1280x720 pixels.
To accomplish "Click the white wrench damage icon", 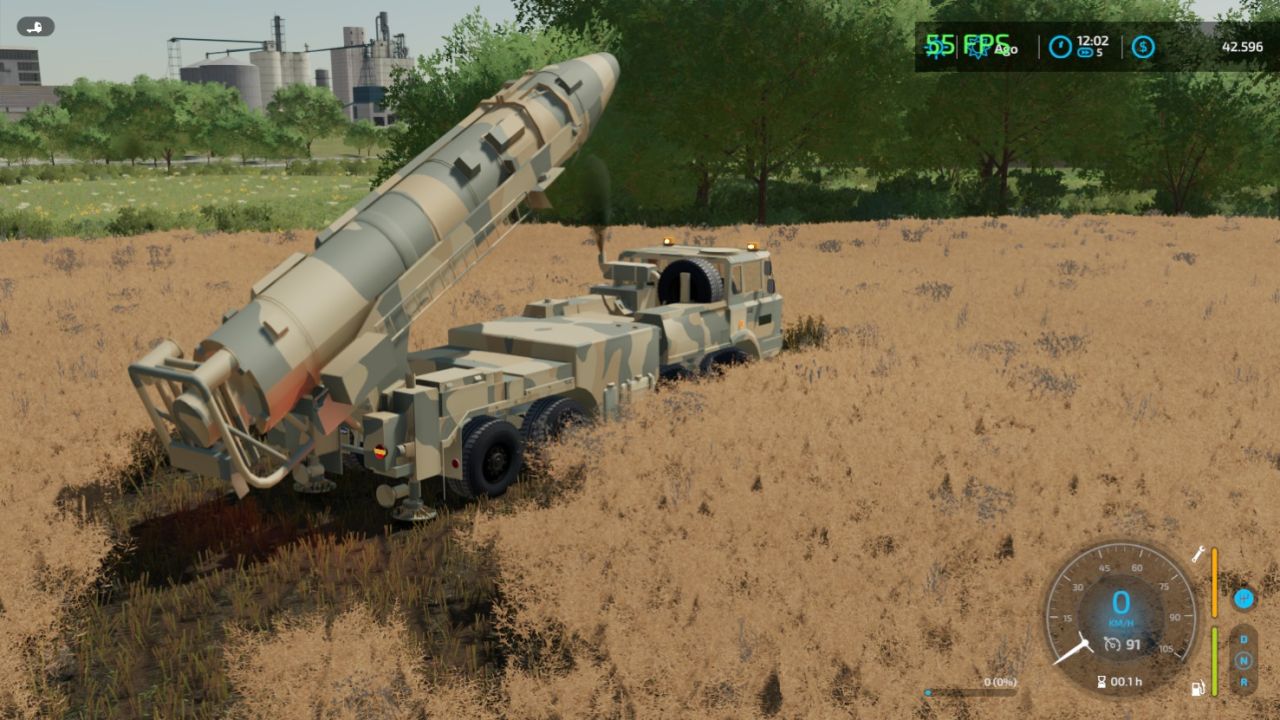I will pyautogui.click(x=1198, y=554).
